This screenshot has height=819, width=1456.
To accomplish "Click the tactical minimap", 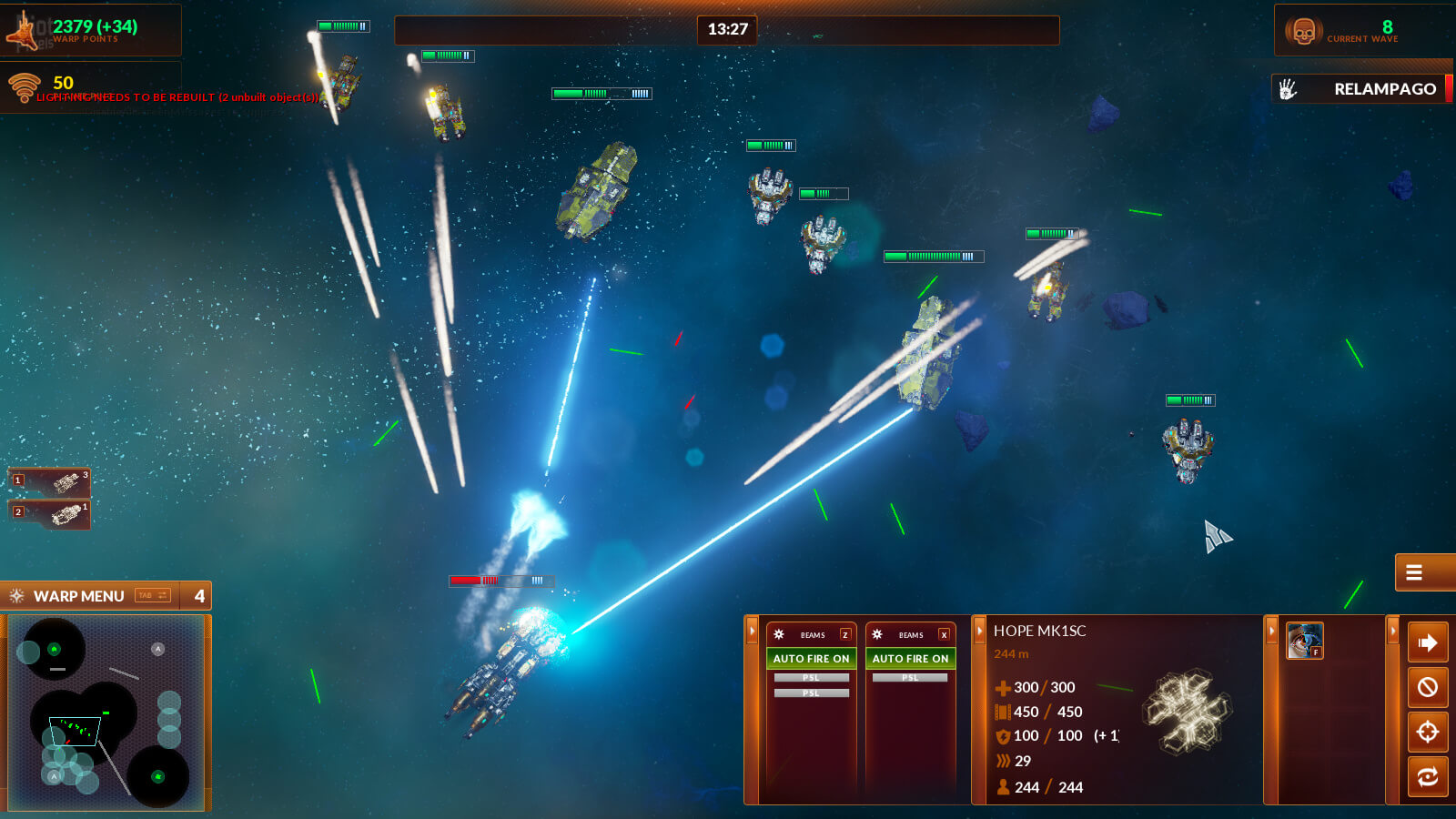I will click(106, 713).
